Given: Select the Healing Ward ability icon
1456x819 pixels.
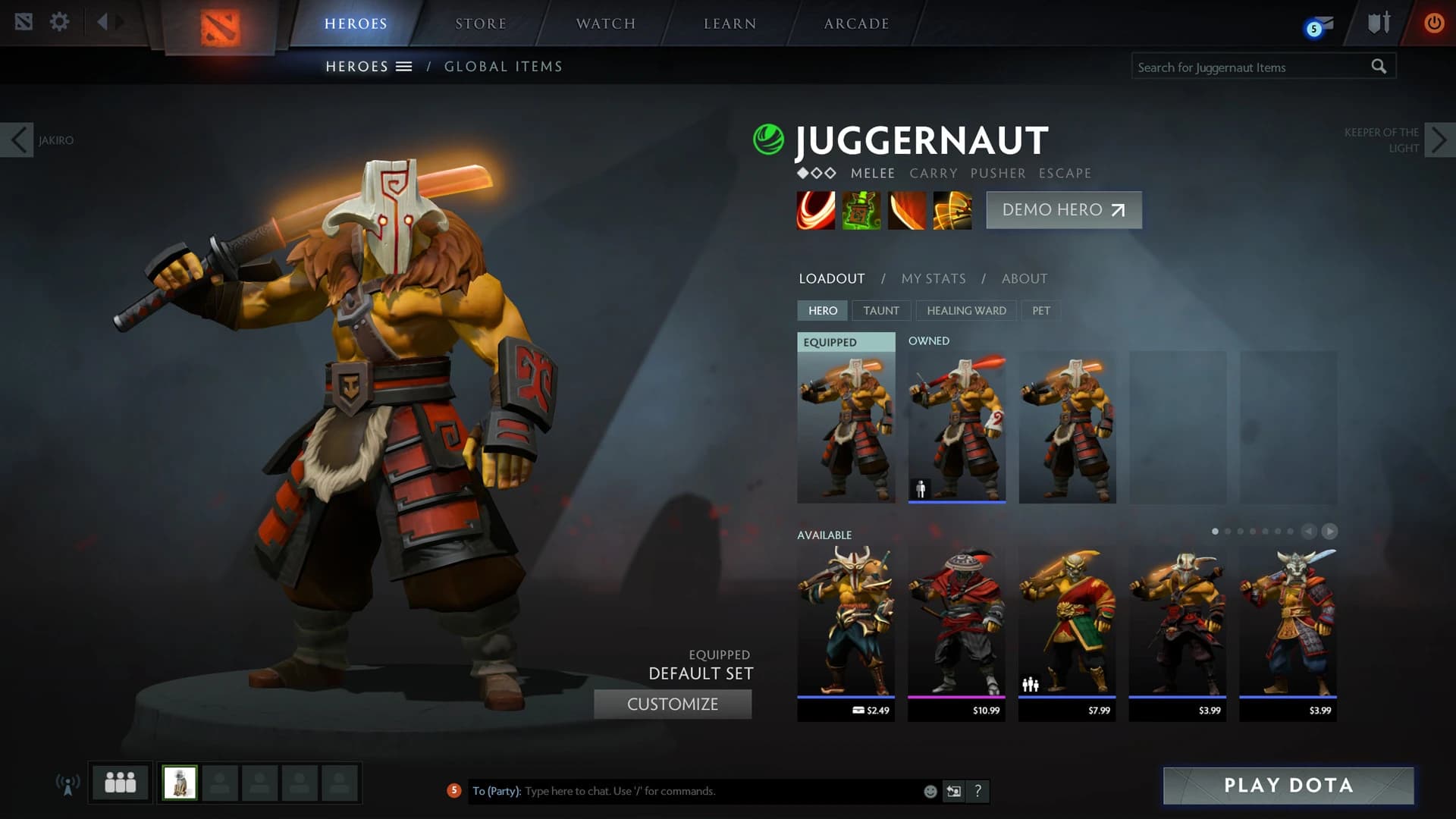Looking at the screenshot, I should click(861, 210).
